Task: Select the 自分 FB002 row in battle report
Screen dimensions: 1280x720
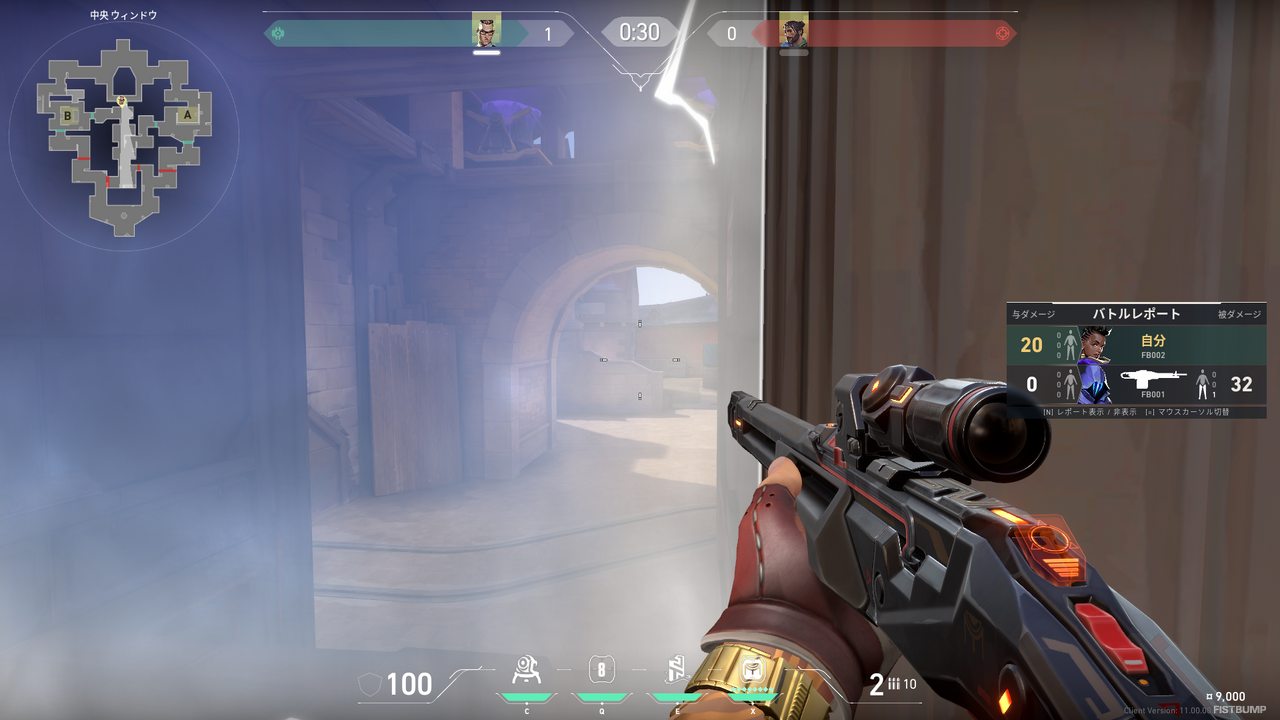Action: [1136, 346]
